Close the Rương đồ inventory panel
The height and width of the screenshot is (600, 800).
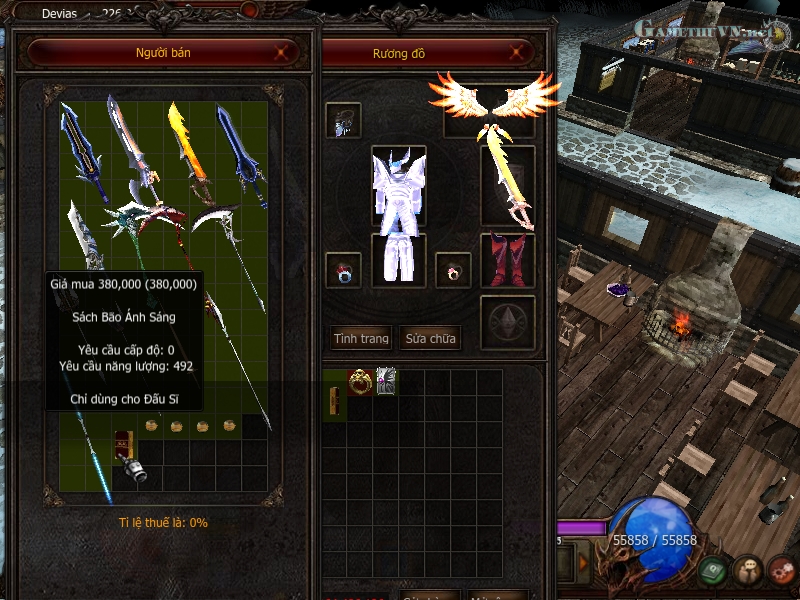[516, 52]
